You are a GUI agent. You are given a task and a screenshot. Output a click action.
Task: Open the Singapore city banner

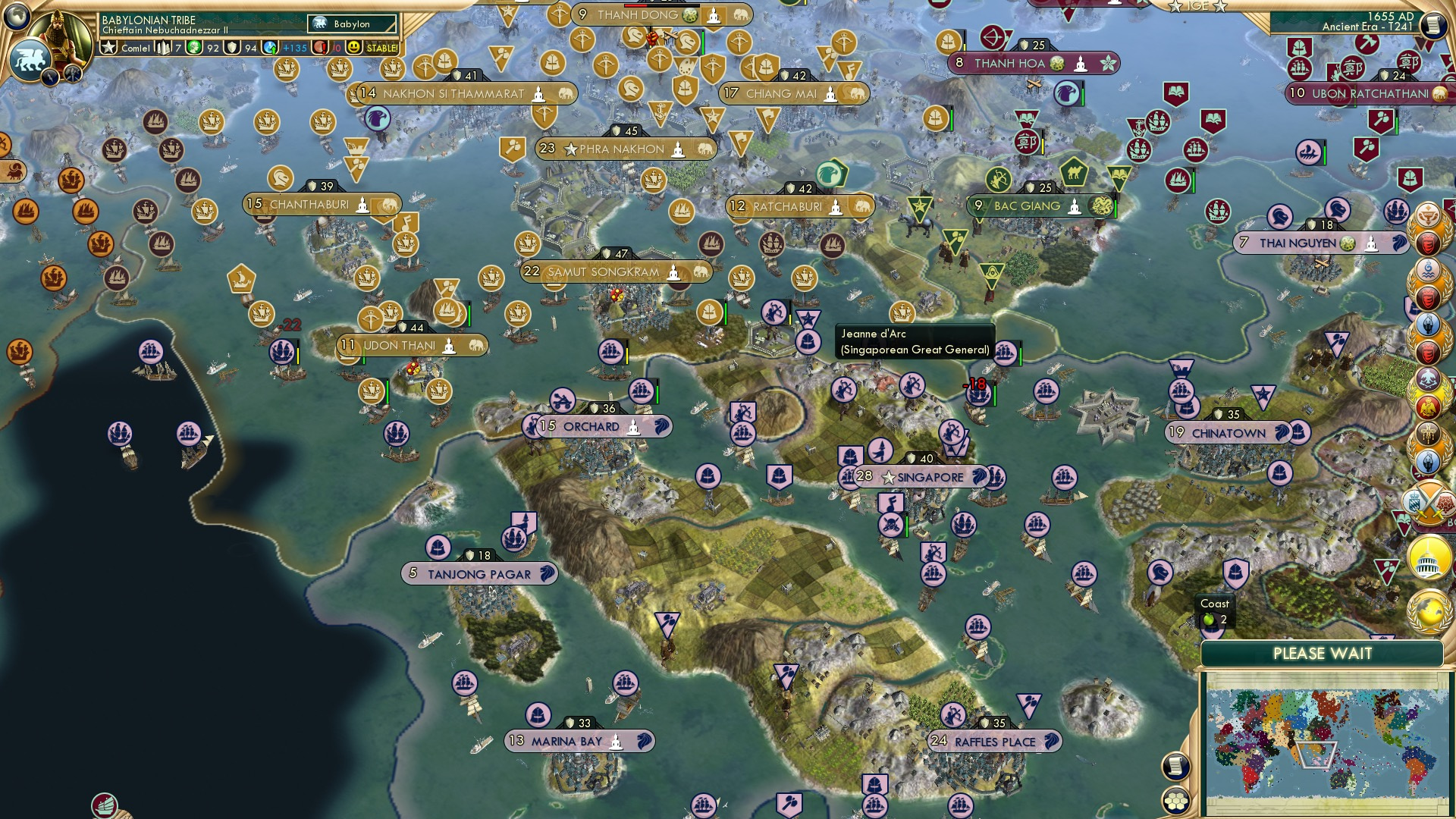[x=920, y=477]
